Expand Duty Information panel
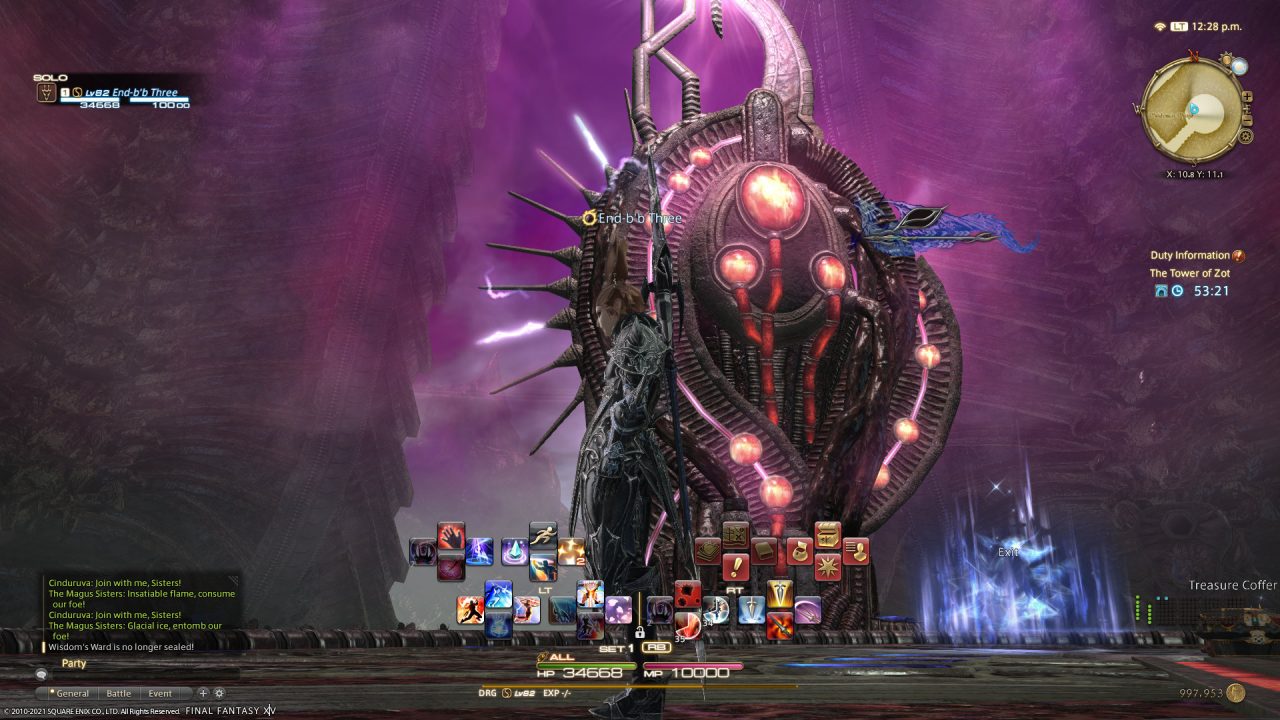 pos(1239,255)
